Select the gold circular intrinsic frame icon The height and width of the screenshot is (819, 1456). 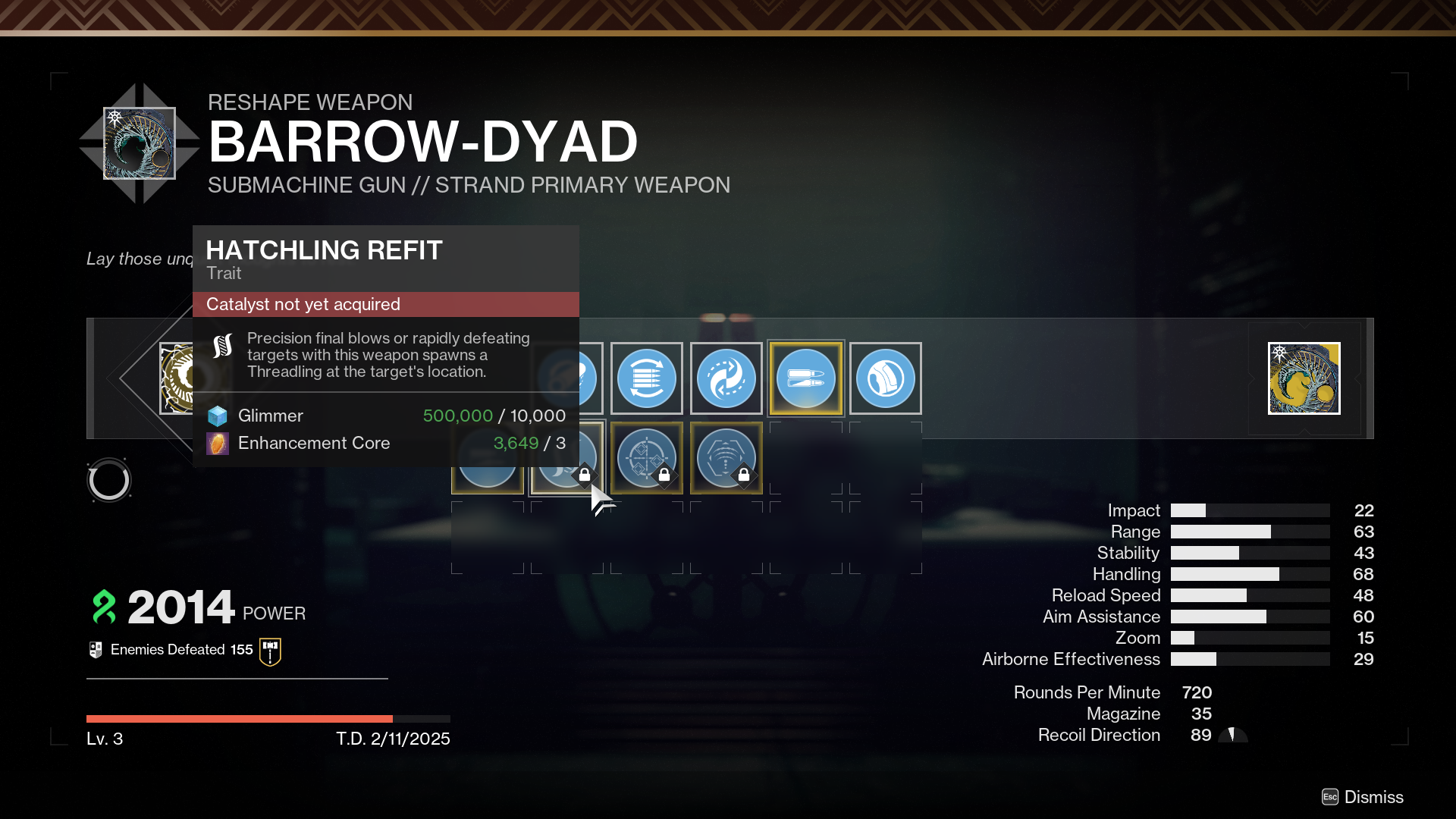(176, 378)
